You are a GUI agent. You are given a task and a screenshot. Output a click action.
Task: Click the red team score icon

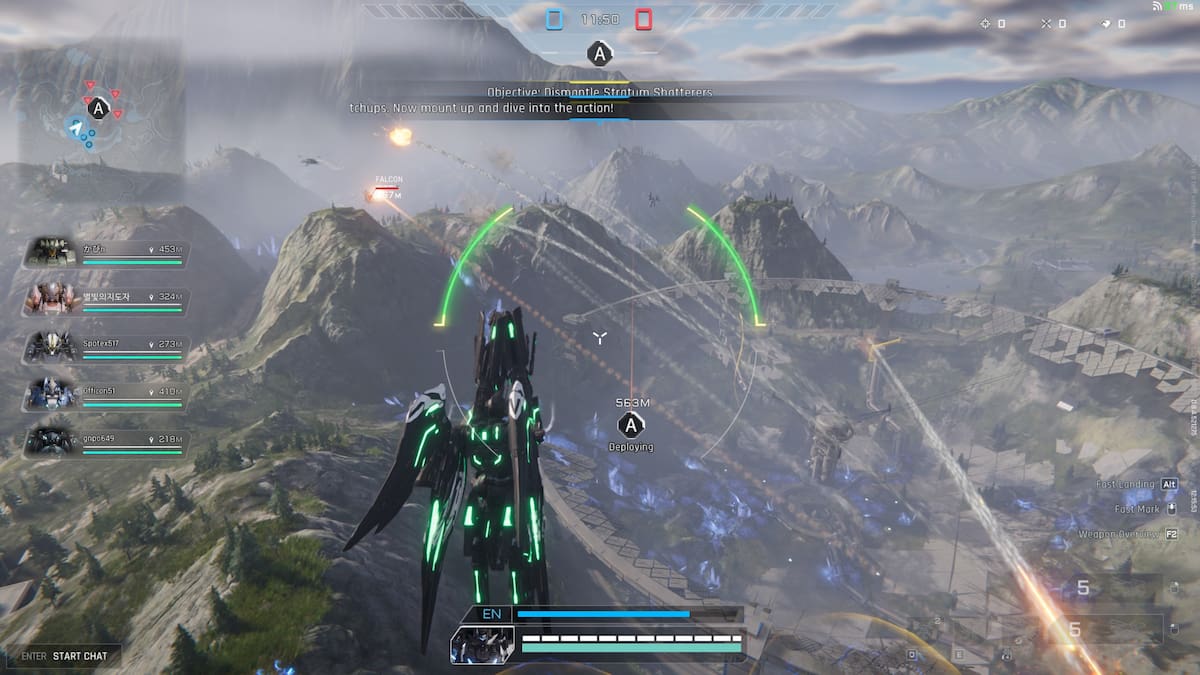[643, 19]
